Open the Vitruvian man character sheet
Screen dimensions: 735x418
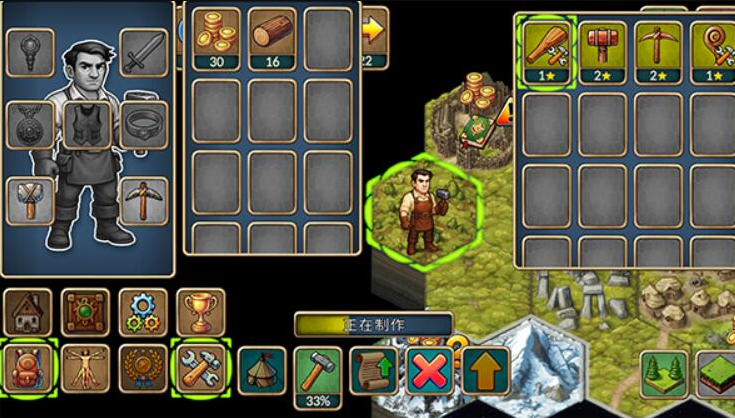point(85,368)
